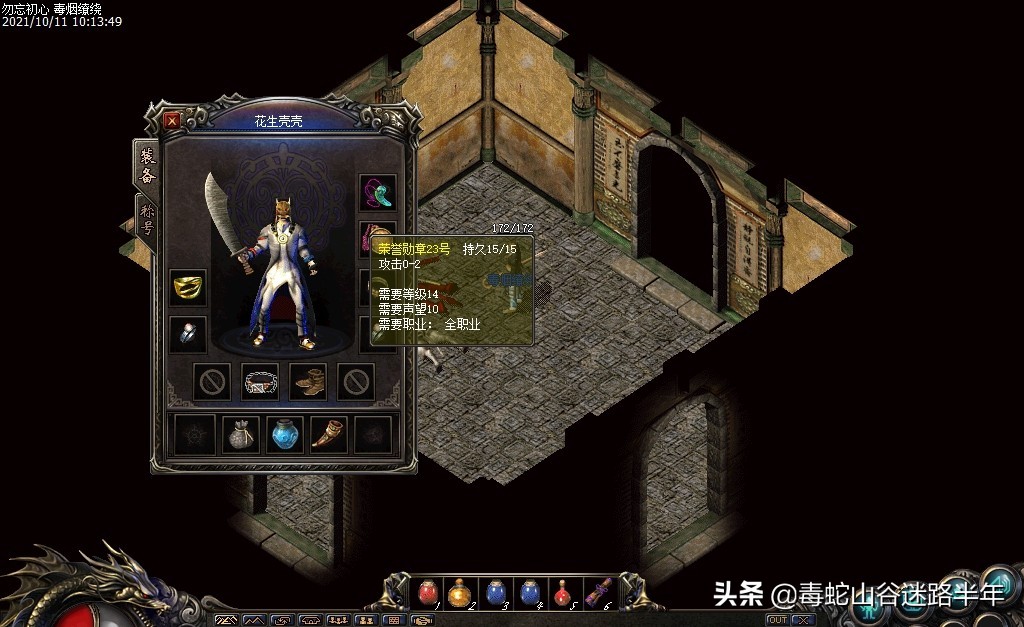The width and height of the screenshot is (1024, 627).
Task: Use the small red flask in slot 5
Action: point(563,592)
